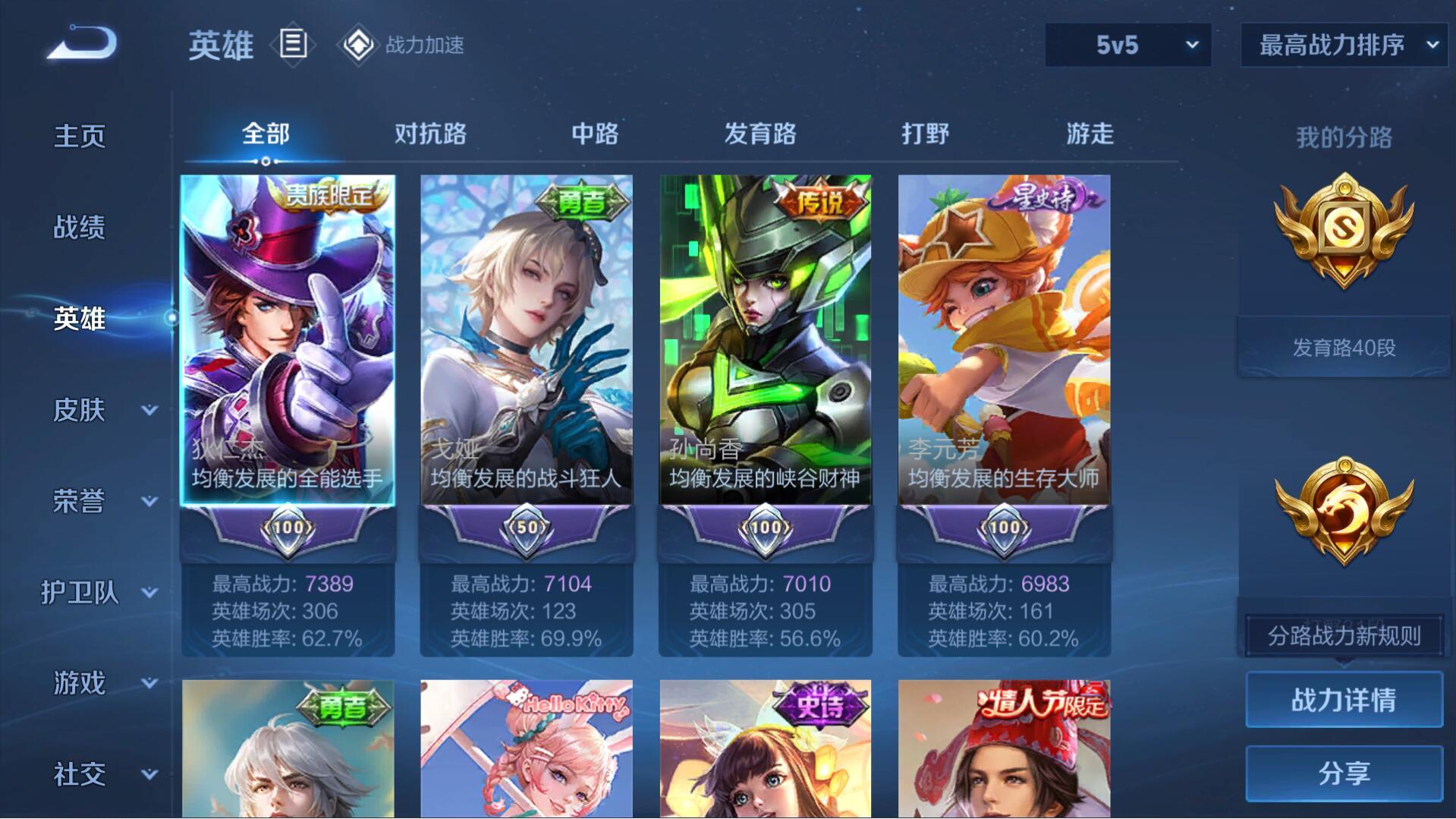Click the 分享 share button
Image resolution: width=1456 pixels, height=819 pixels.
pos(1344,773)
